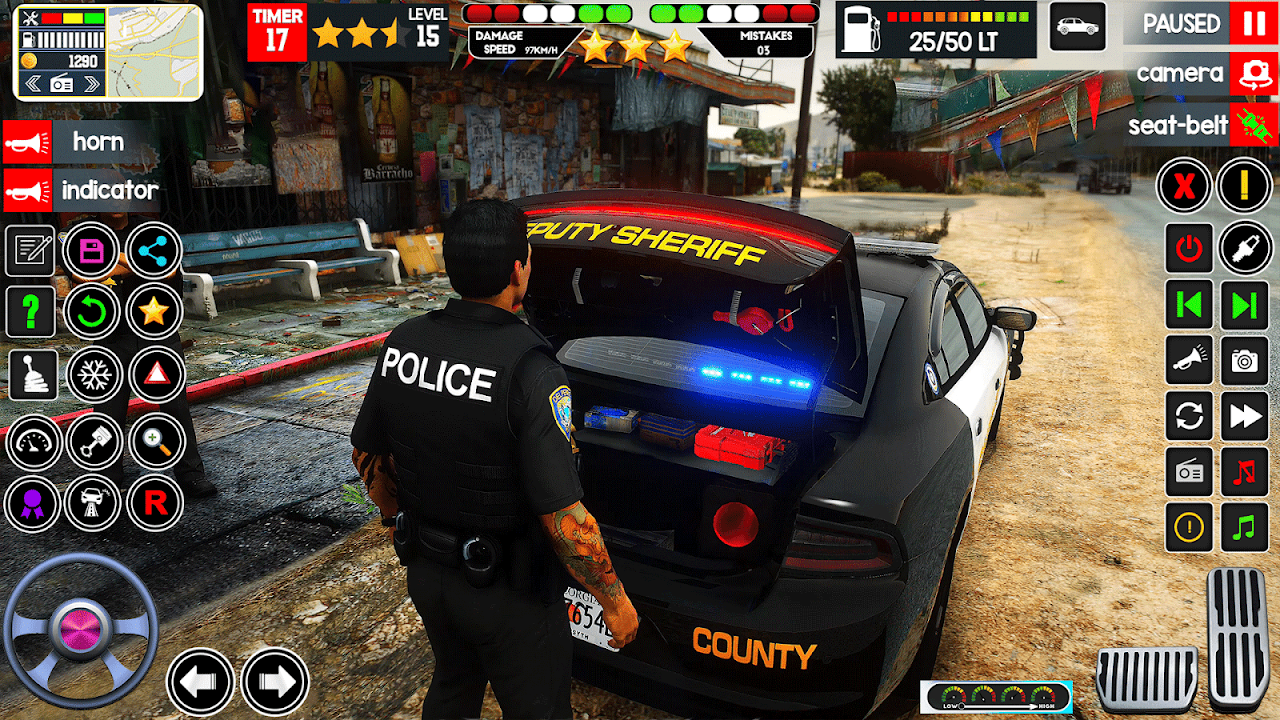This screenshot has height=720, width=1280.
Task: Sound the horn button
Action: tap(27, 142)
